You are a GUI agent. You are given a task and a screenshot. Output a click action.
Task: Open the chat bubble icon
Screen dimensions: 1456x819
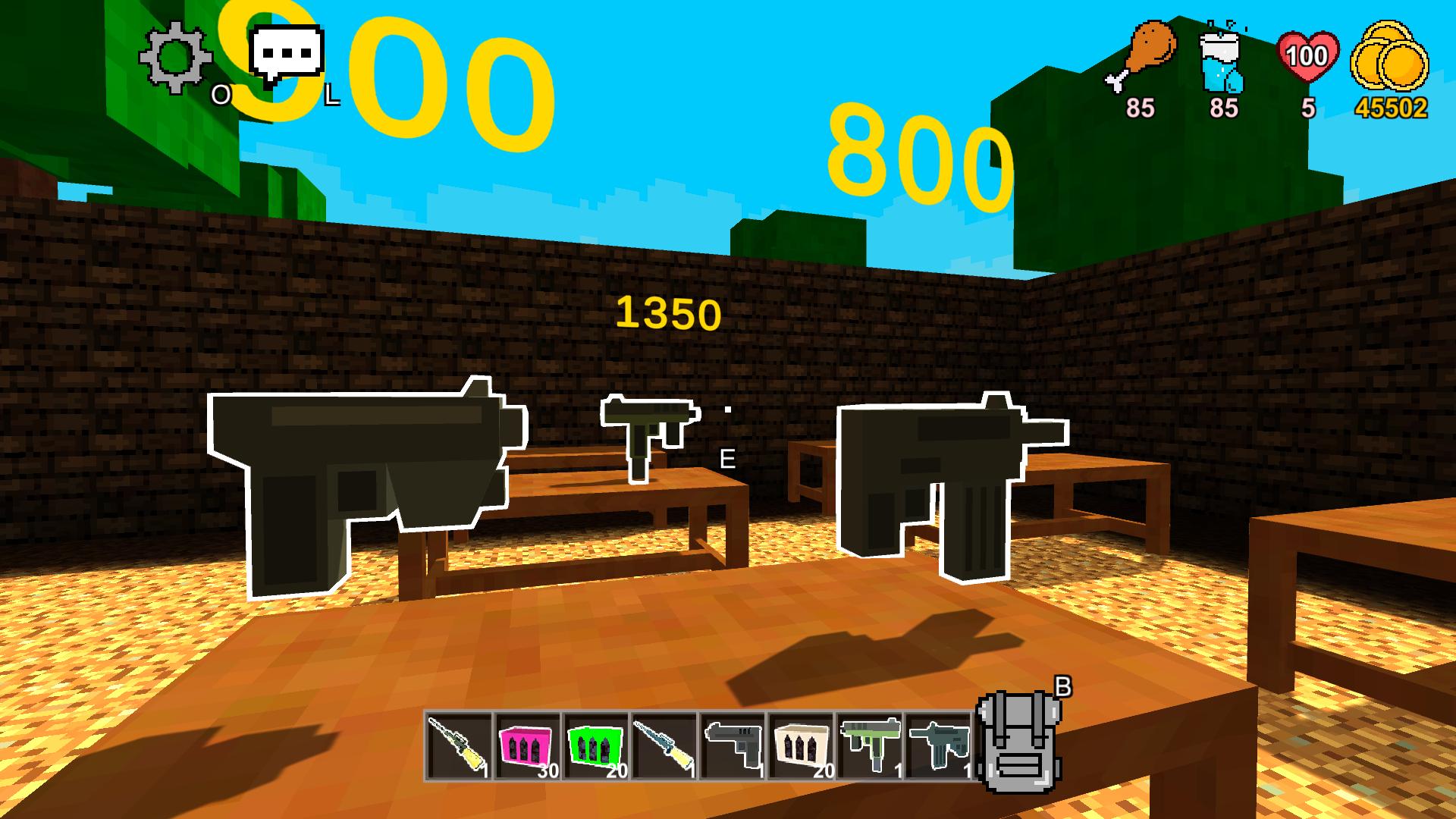[x=287, y=52]
